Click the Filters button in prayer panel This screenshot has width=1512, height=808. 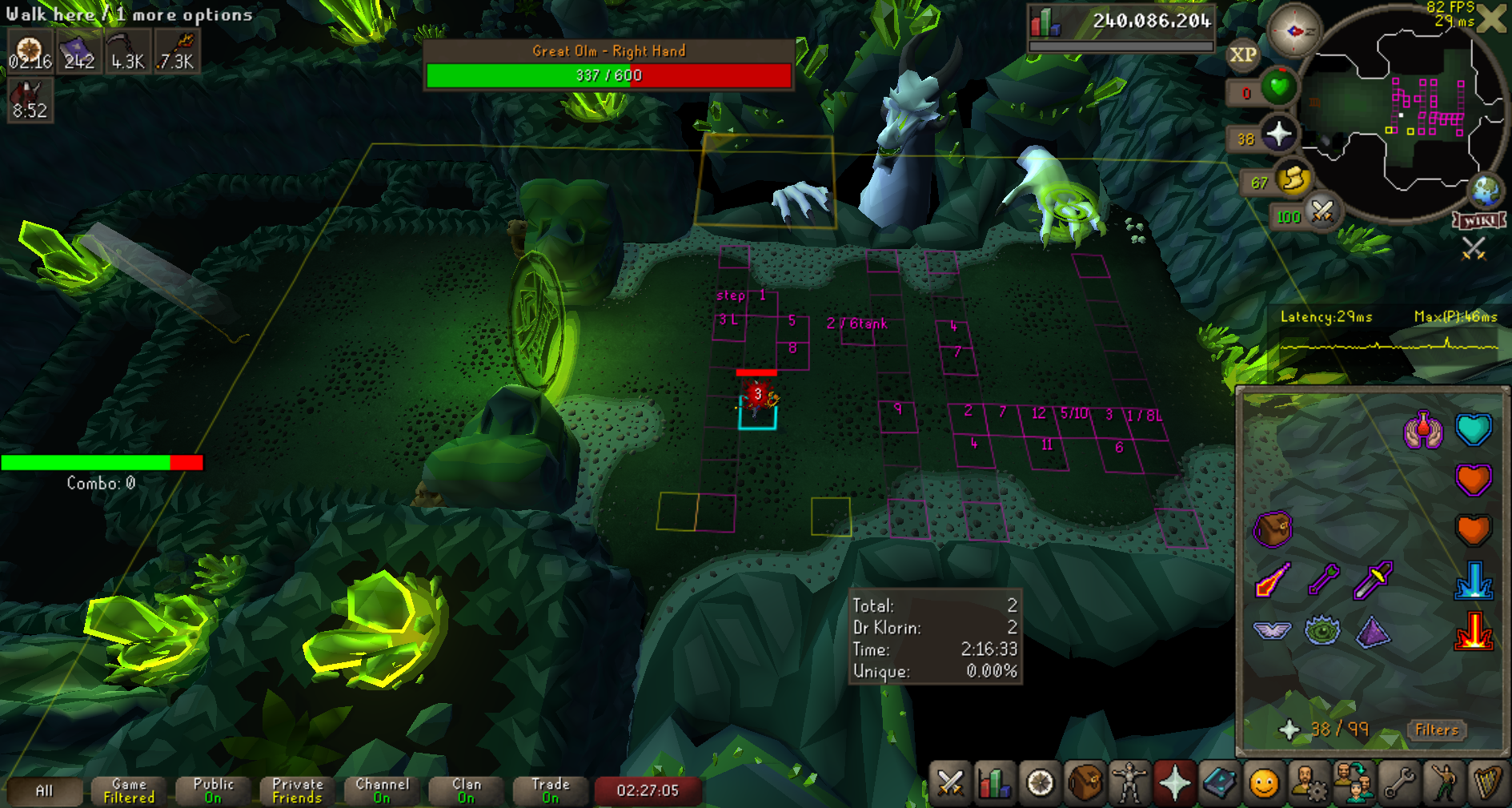tap(1436, 730)
